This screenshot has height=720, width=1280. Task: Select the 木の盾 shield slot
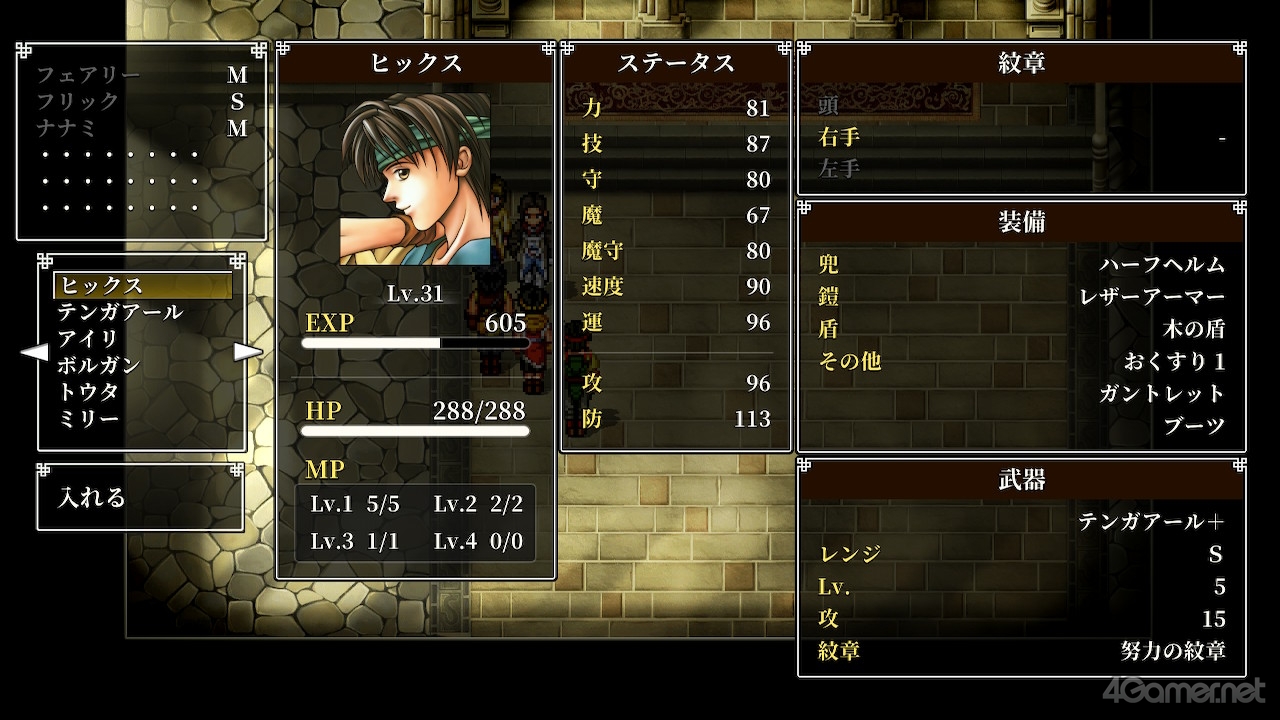click(1194, 329)
